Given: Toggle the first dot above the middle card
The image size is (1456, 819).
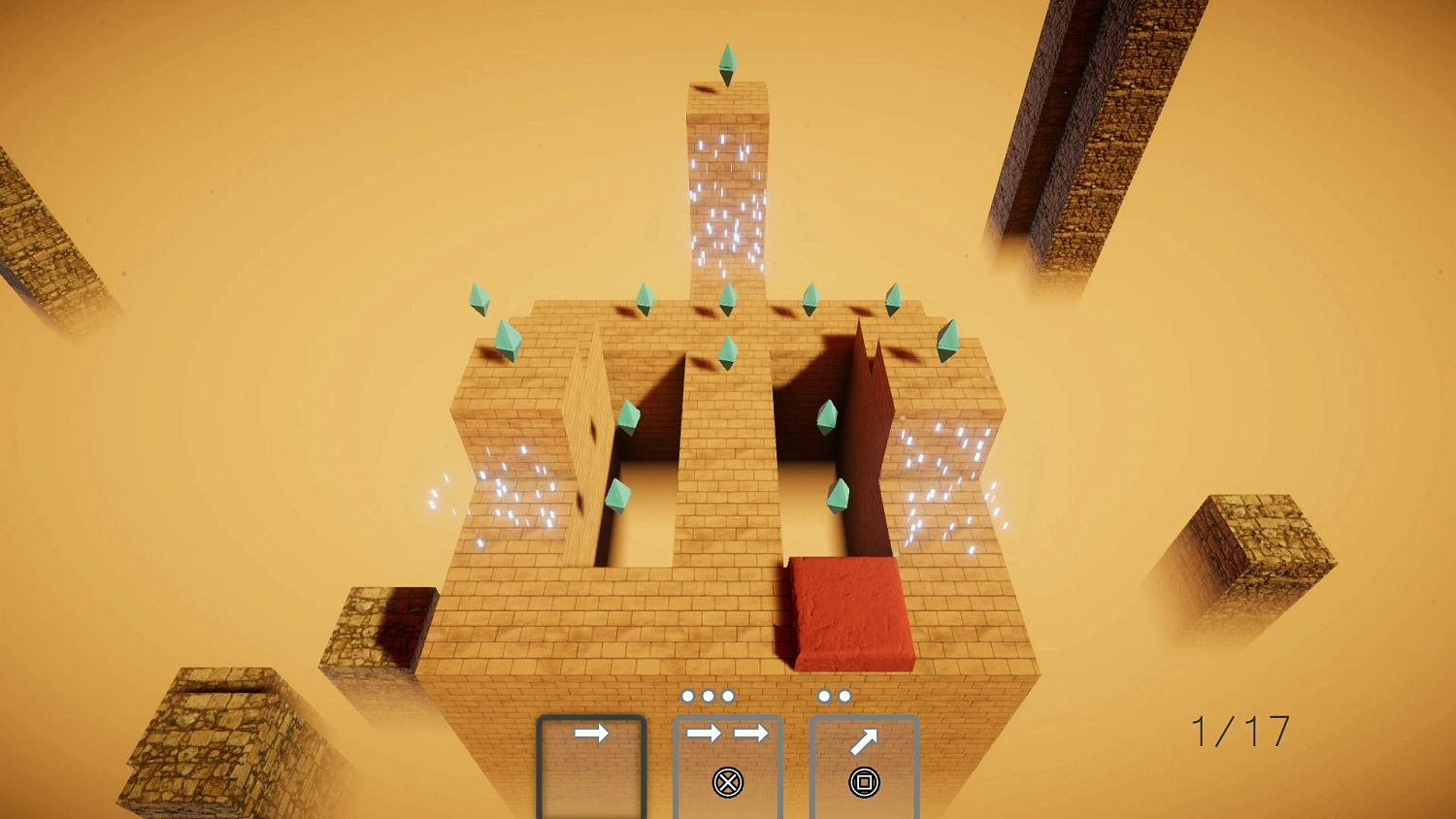Looking at the screenshot, I should (690, 696).
